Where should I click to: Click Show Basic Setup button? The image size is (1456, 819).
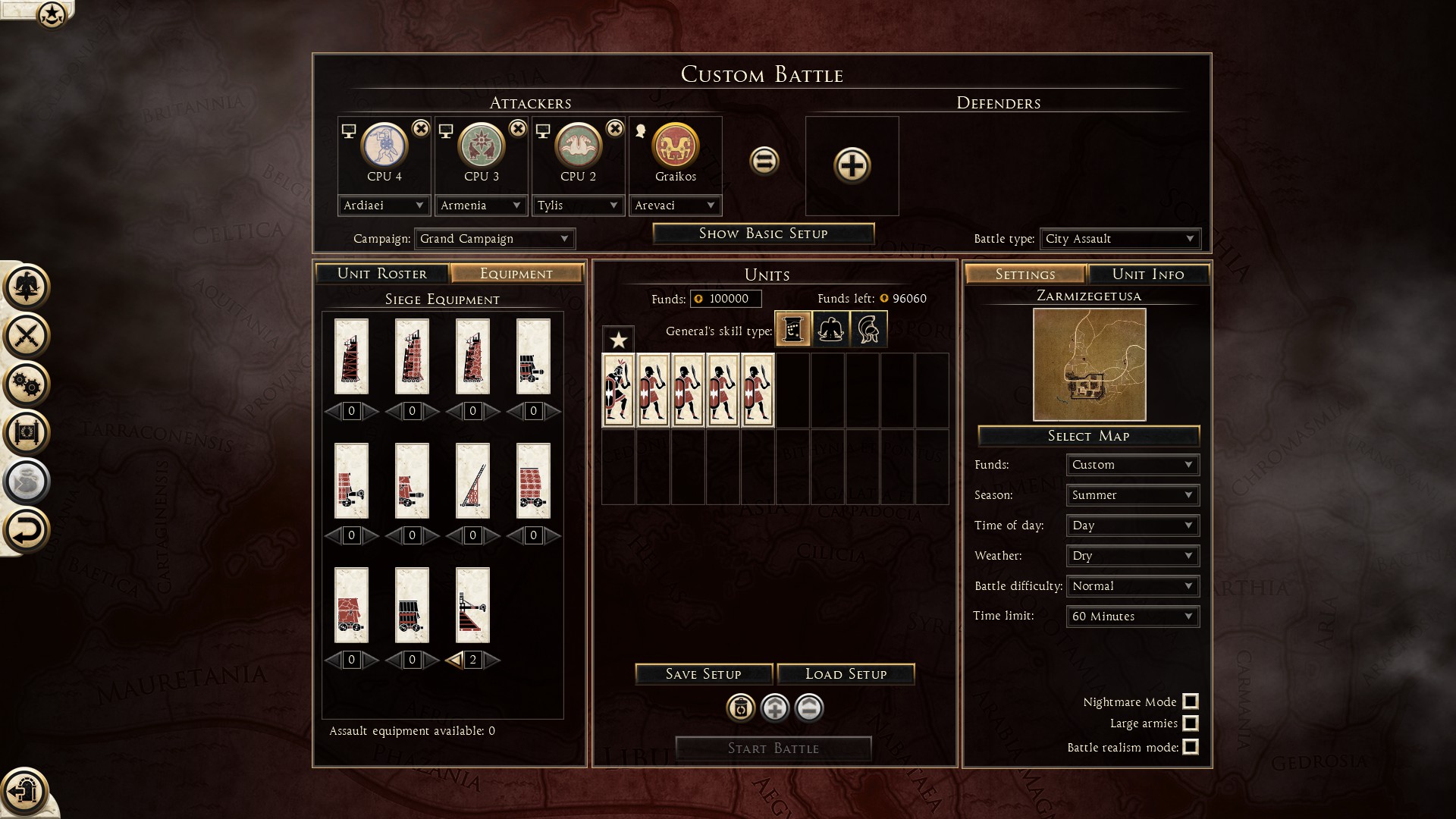coord(763,234)
